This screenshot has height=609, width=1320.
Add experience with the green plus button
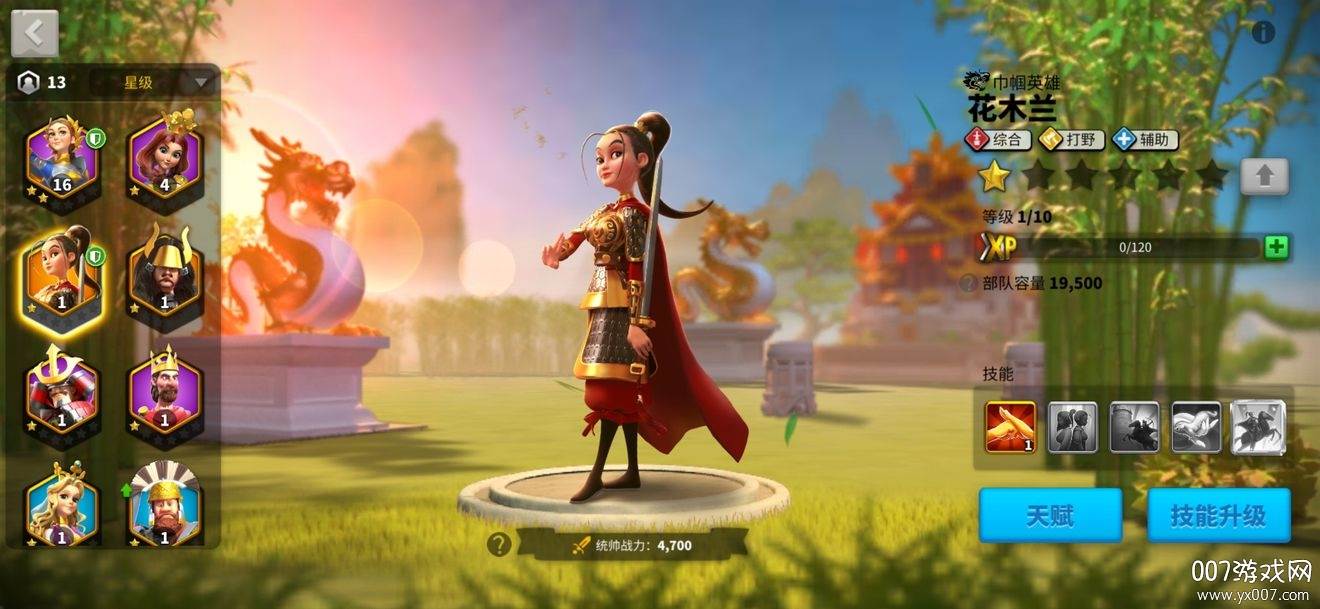[x=1276, y=248]
